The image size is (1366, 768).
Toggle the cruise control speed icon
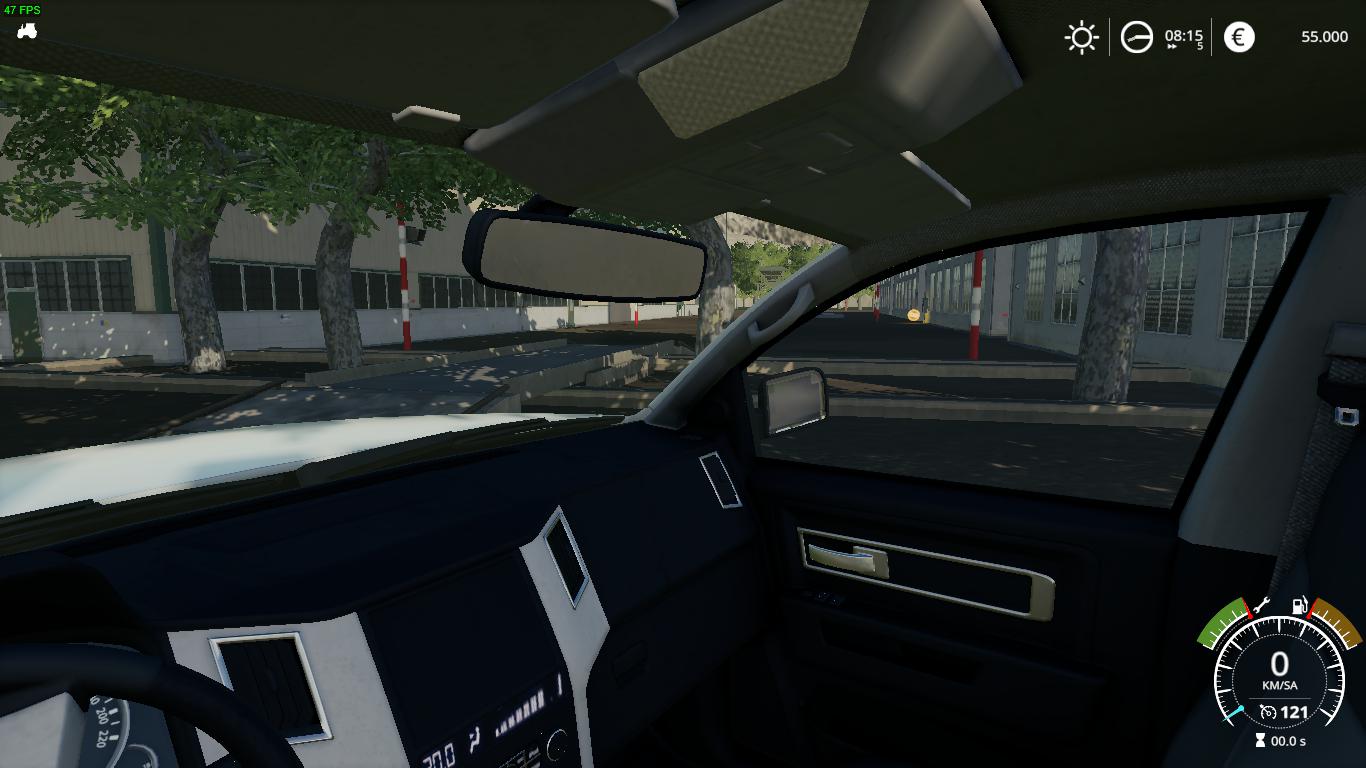click(x=1268, y=712)
